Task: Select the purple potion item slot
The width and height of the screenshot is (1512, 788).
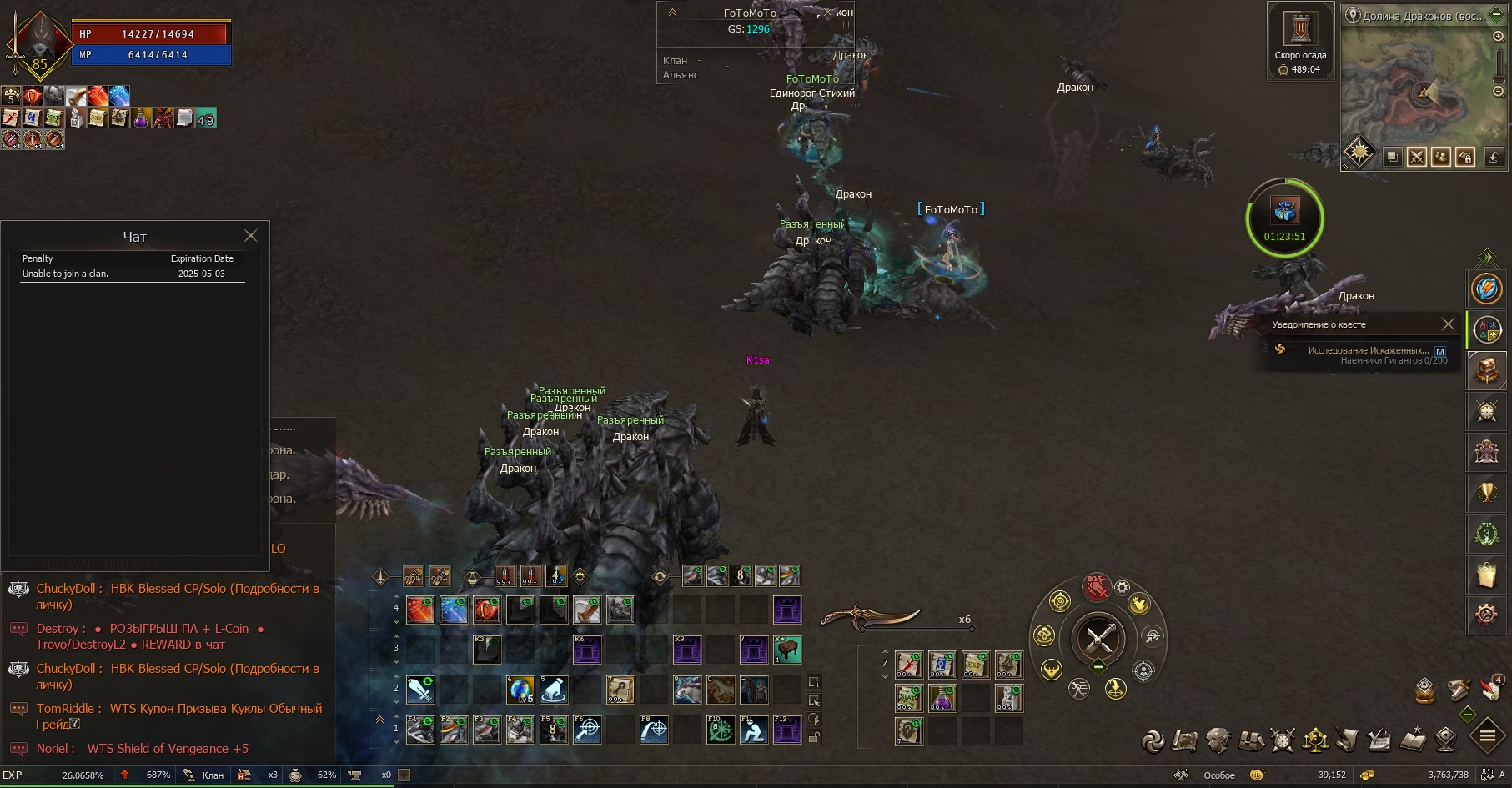Action: click(x=942, y=698)
